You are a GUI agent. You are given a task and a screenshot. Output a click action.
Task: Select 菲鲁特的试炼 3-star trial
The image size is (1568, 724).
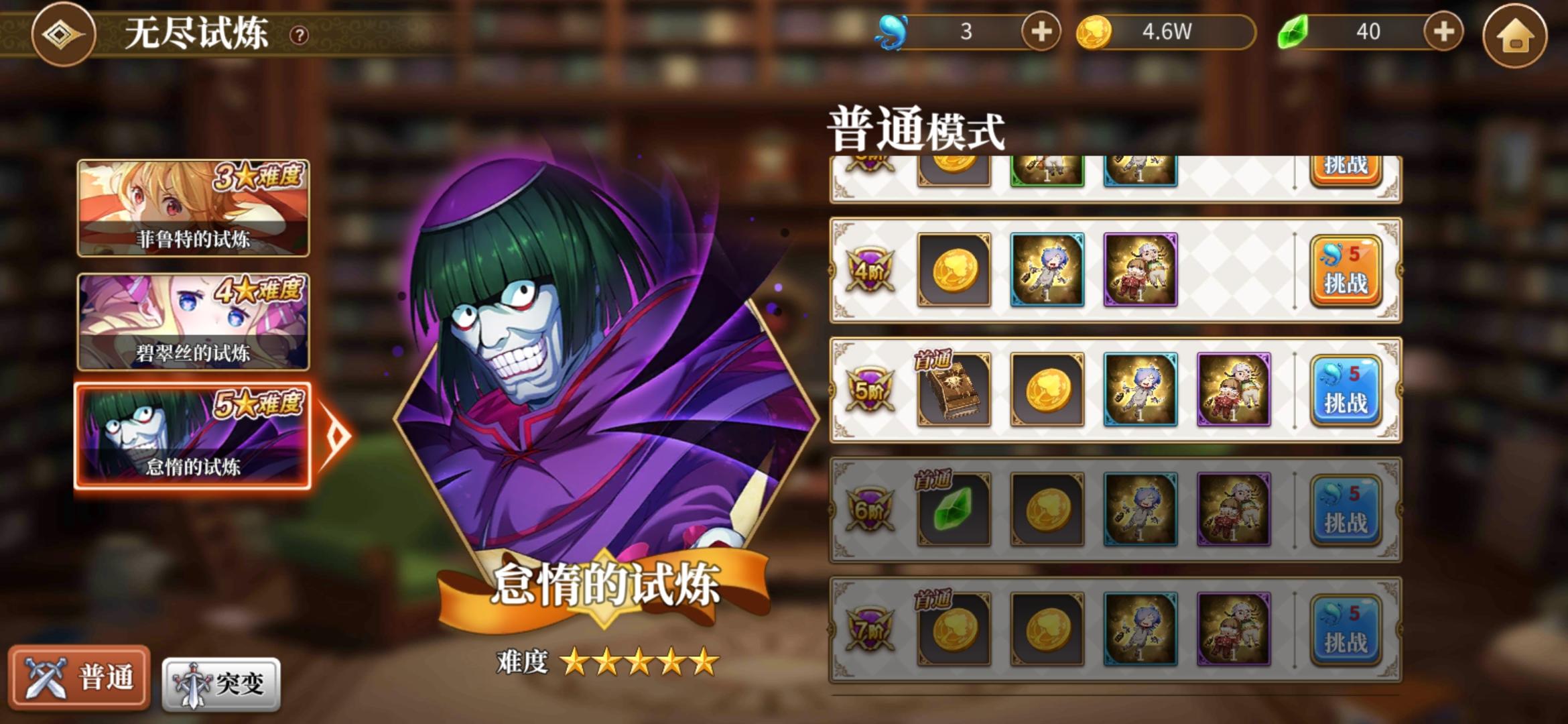[x=194, y=210]
